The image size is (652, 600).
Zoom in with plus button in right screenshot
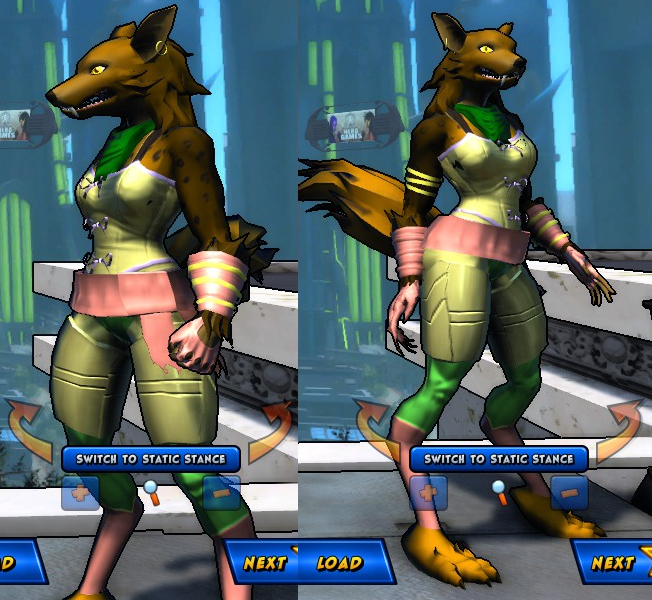point(428,492)
